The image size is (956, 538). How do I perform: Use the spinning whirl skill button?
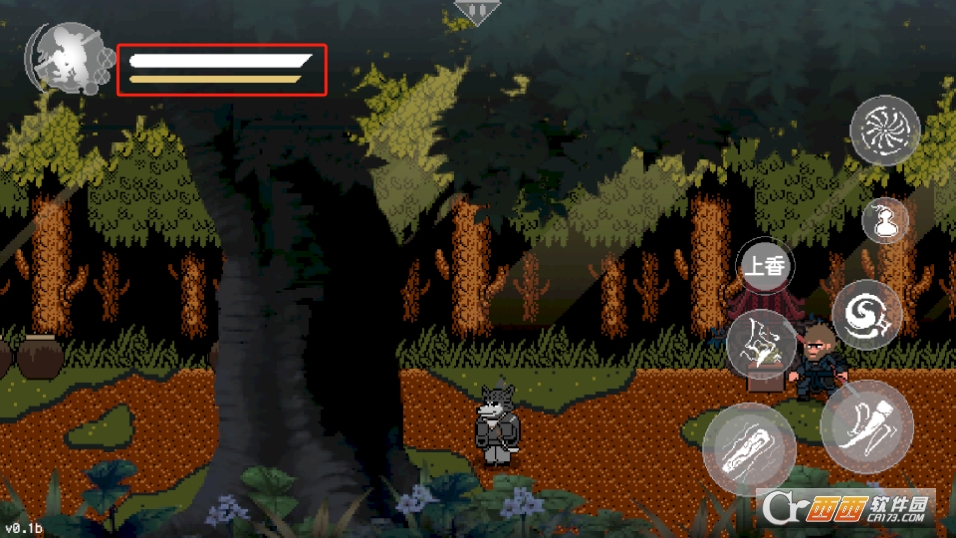[885, 130]
